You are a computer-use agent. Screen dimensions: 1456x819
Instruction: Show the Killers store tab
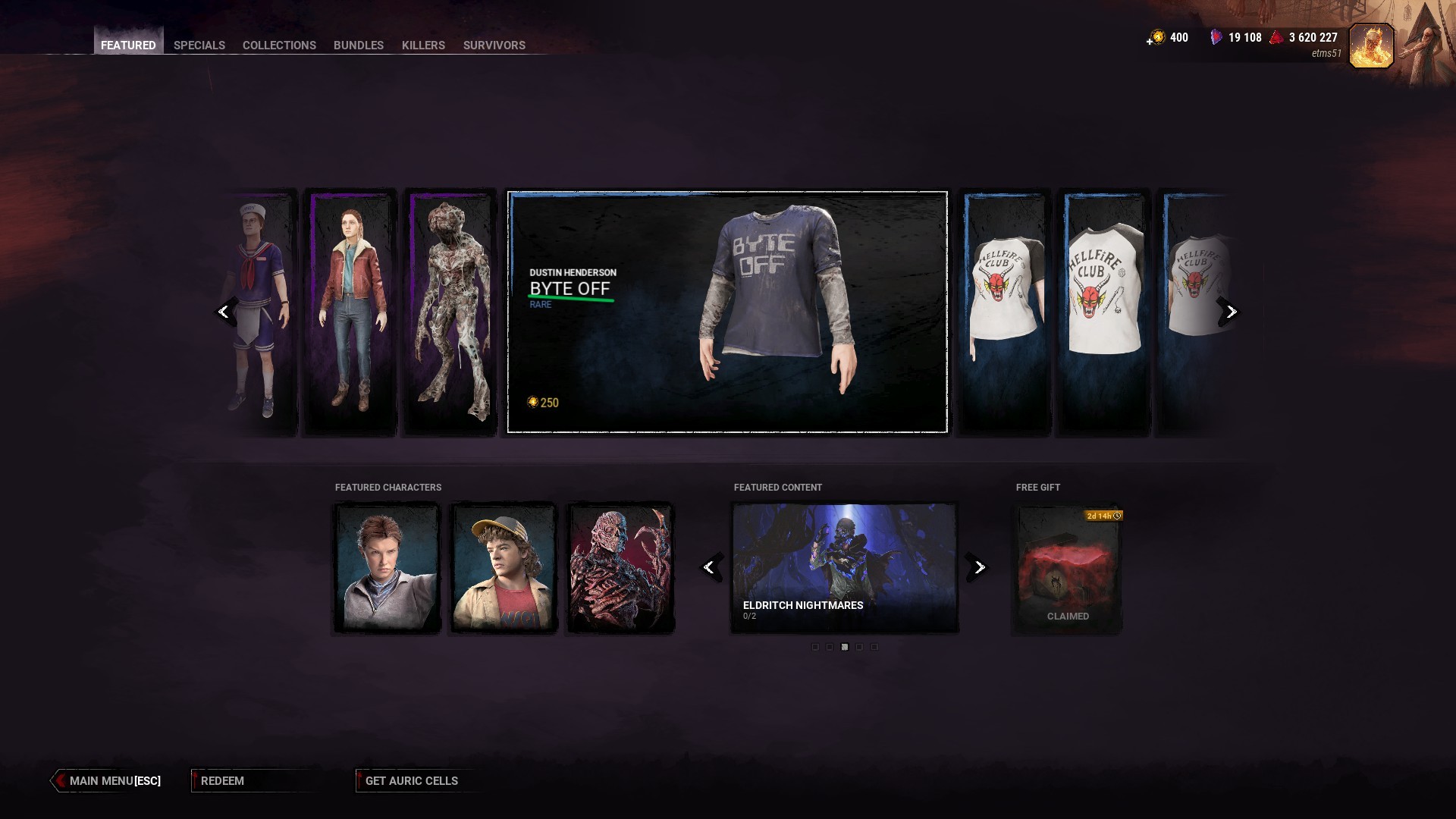tap(423, 45)
